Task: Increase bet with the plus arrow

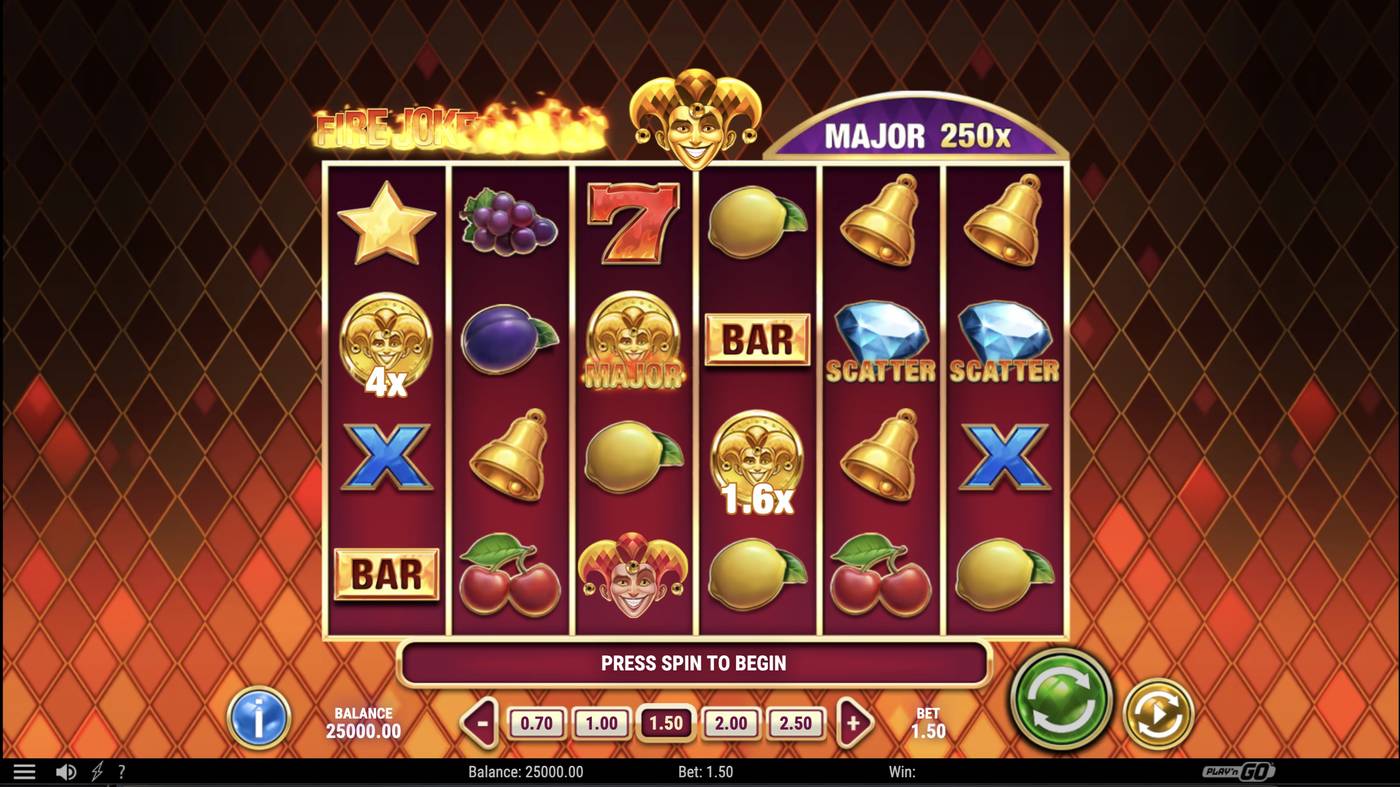Action: [x=853, y=722]
